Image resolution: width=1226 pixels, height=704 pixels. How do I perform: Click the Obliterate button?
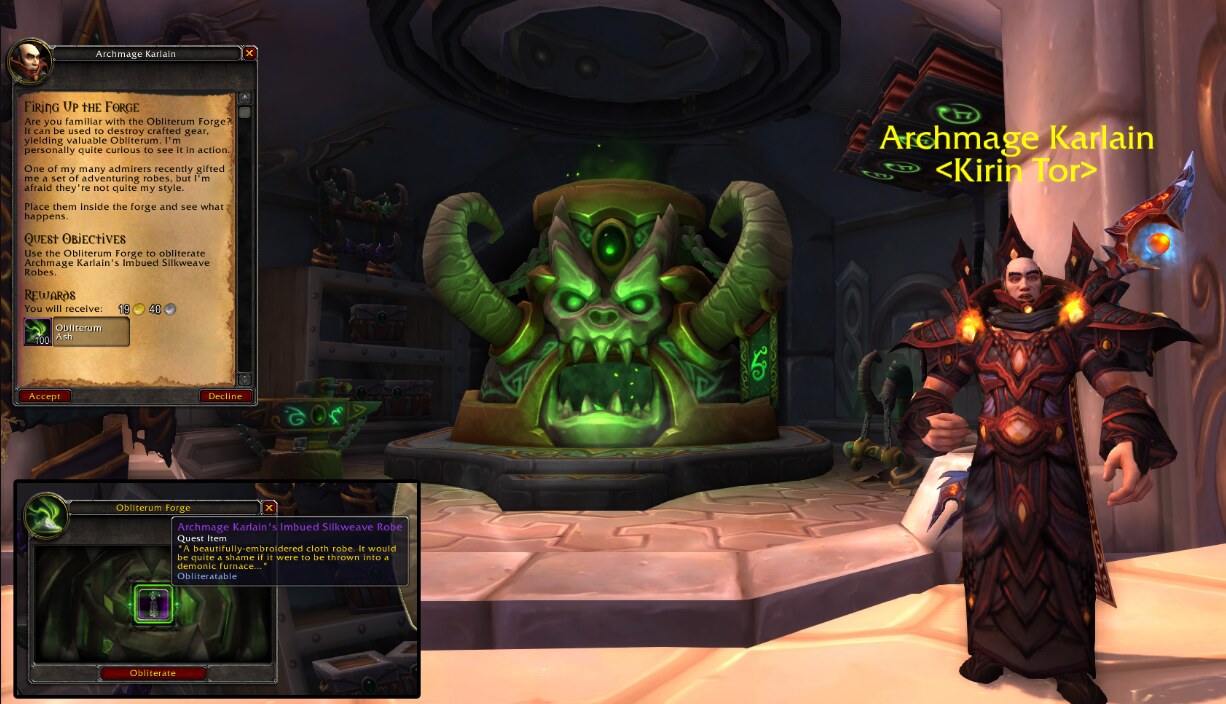[x=153, y=673]
